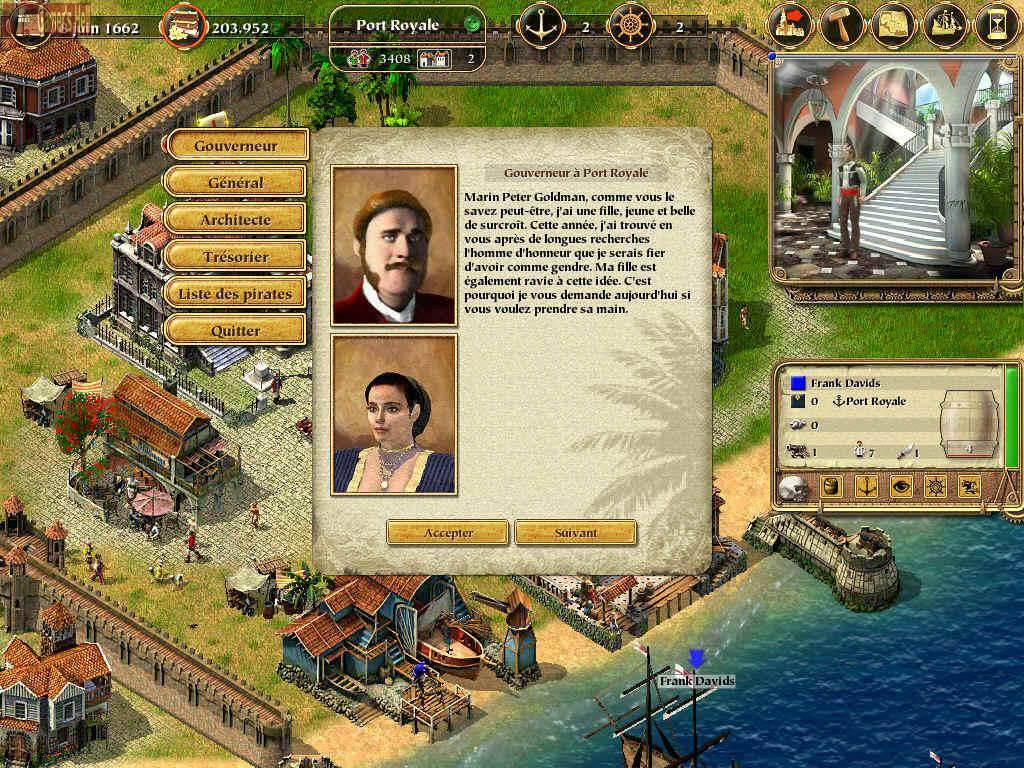The image size is (1024, 768).
Task: Click Quitter to leave the residence
Action: pyautogui.click(x=236, y=331)
